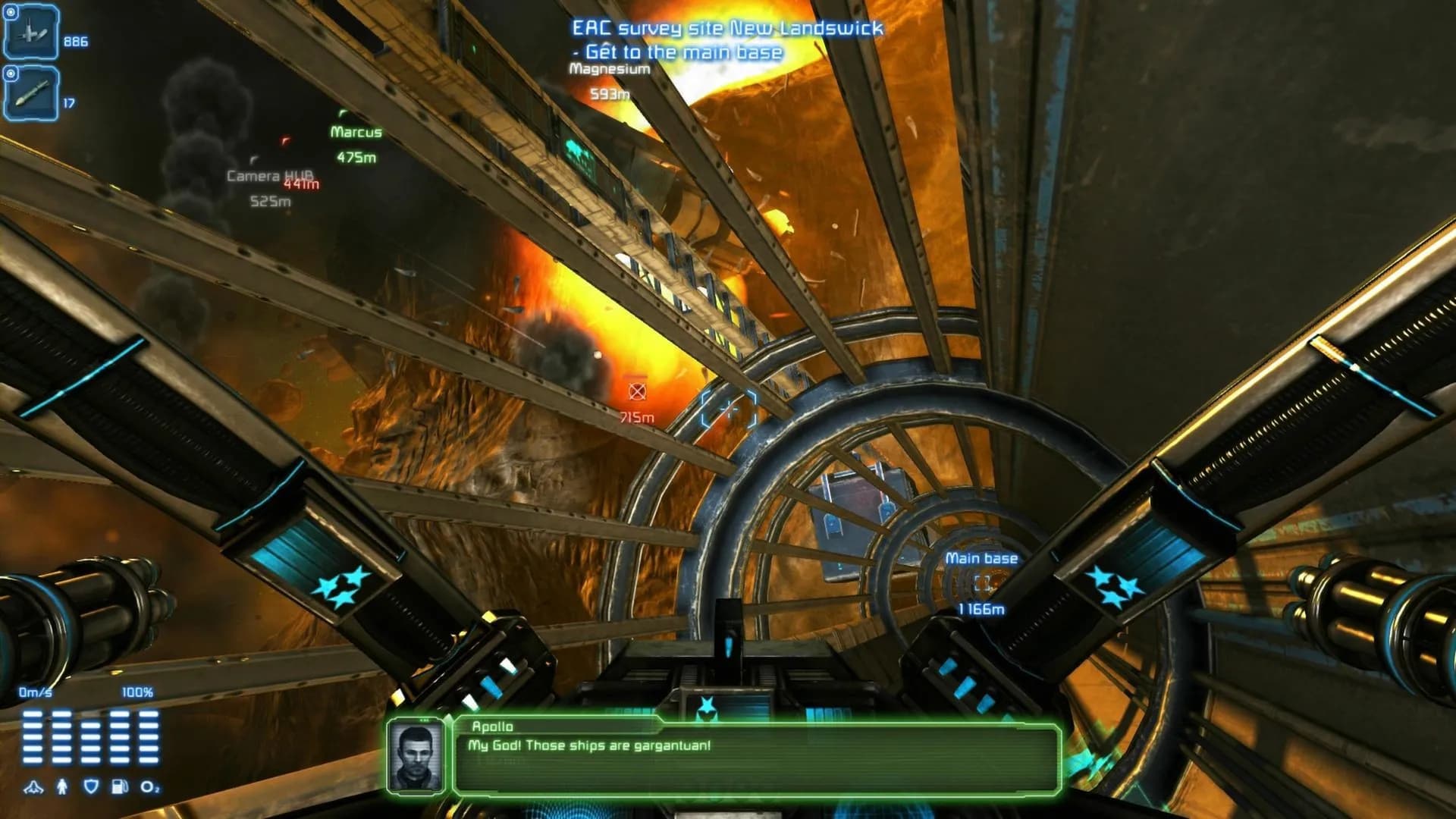Image resolution: width=1456 pixels, height=819 pixels.
Task: Click Apollo's portrait in the dialogue box
Action: (416, 757)
